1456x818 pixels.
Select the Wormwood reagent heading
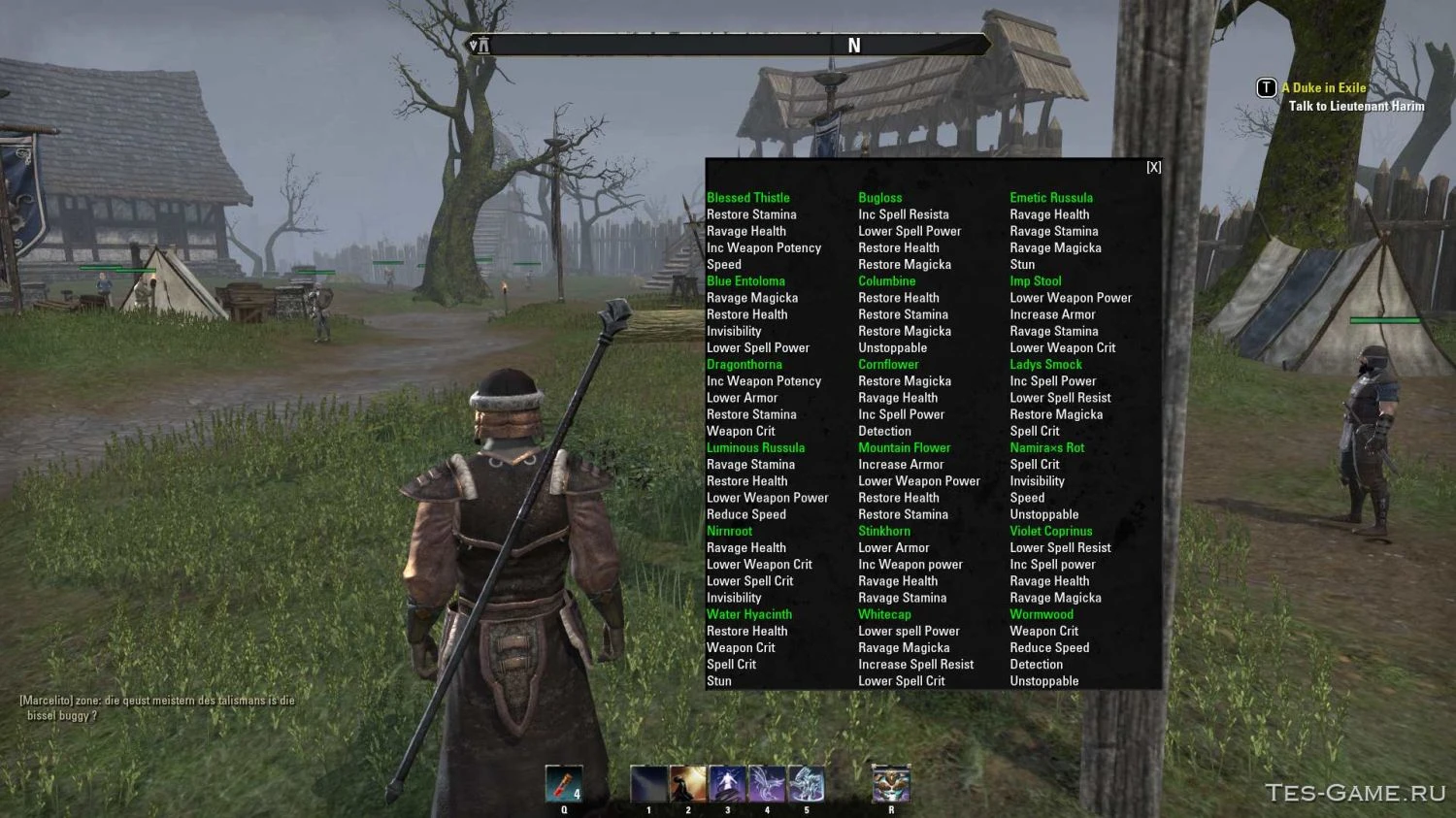click(1042, 614)
